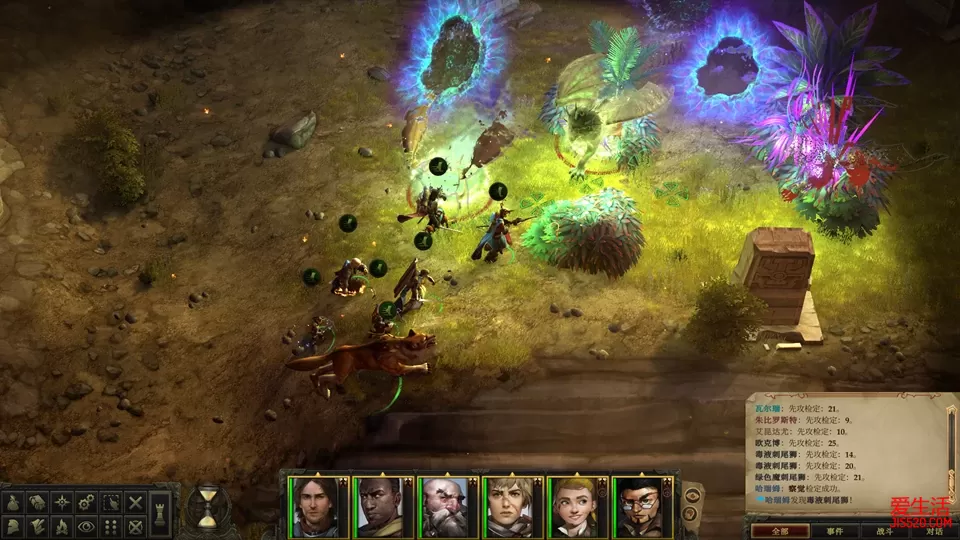960x540 pixels.
Task: Choose the bespectacled man's portrait
Action: point(640,506)
